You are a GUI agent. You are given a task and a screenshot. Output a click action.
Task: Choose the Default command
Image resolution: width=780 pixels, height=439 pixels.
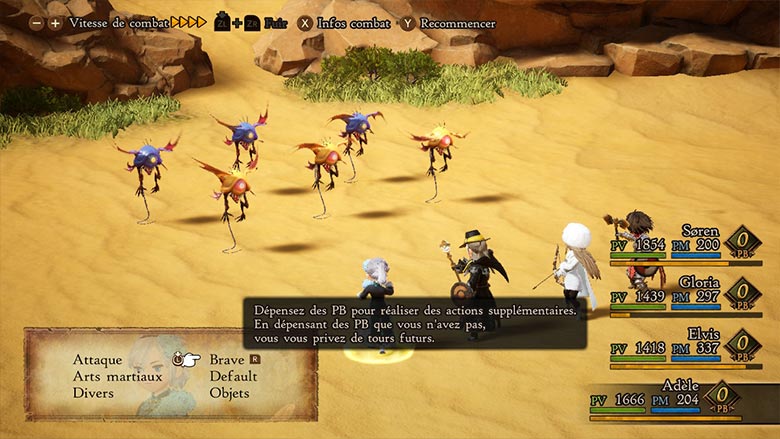pos(233,377)
